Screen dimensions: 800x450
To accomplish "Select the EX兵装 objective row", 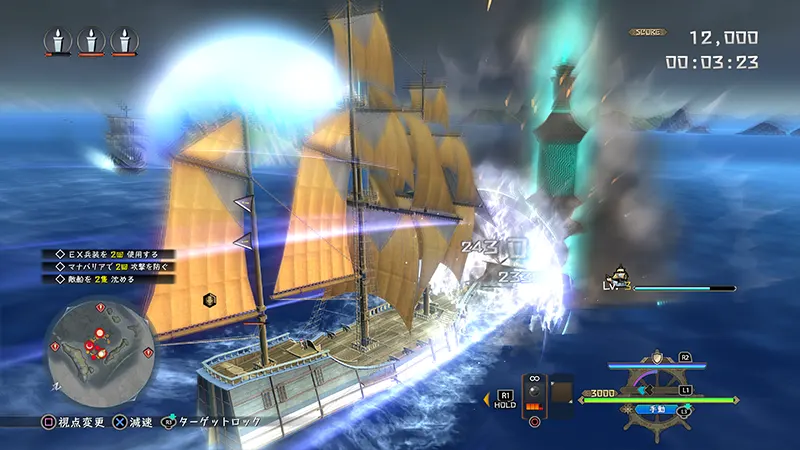I will coord(99,254).
